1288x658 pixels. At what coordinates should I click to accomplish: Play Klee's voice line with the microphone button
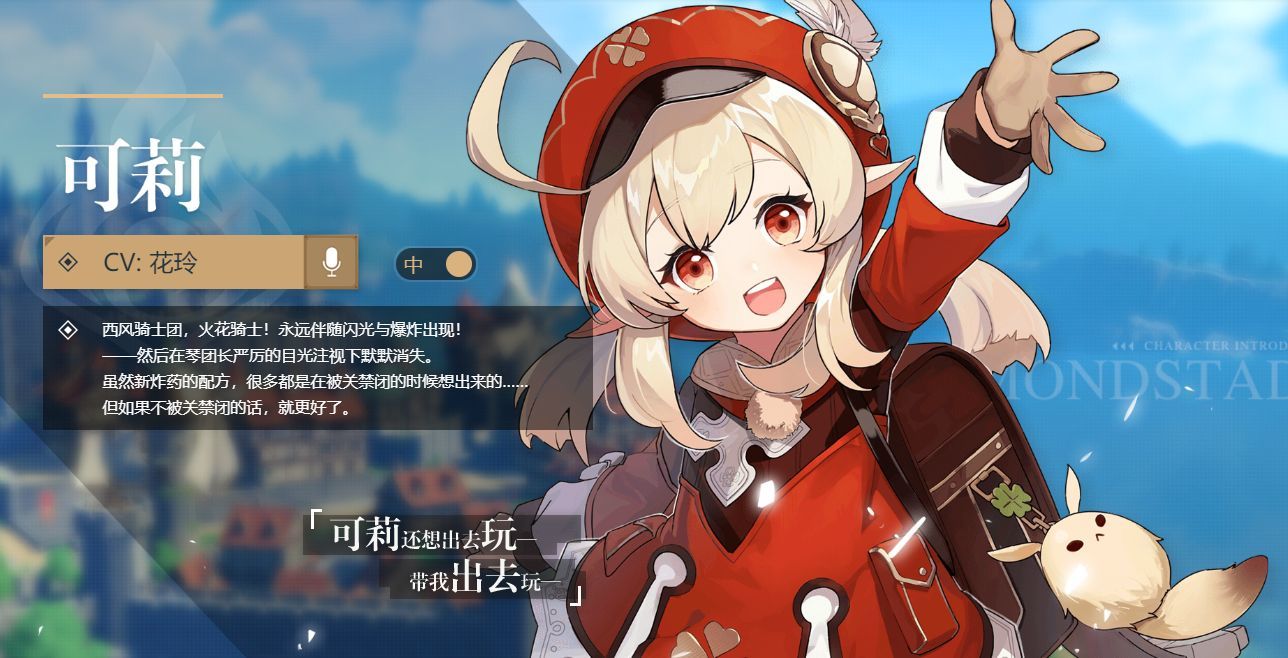click(331, 263)
